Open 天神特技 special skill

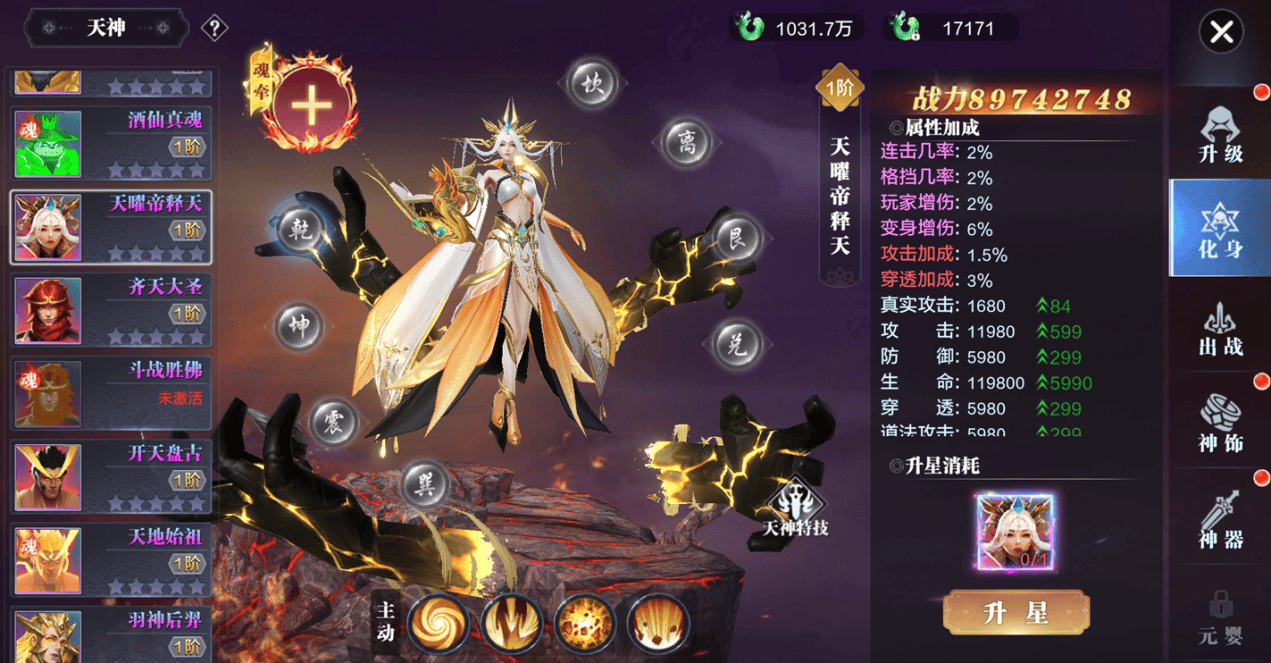pyautogui.click(x=796, y=505)
